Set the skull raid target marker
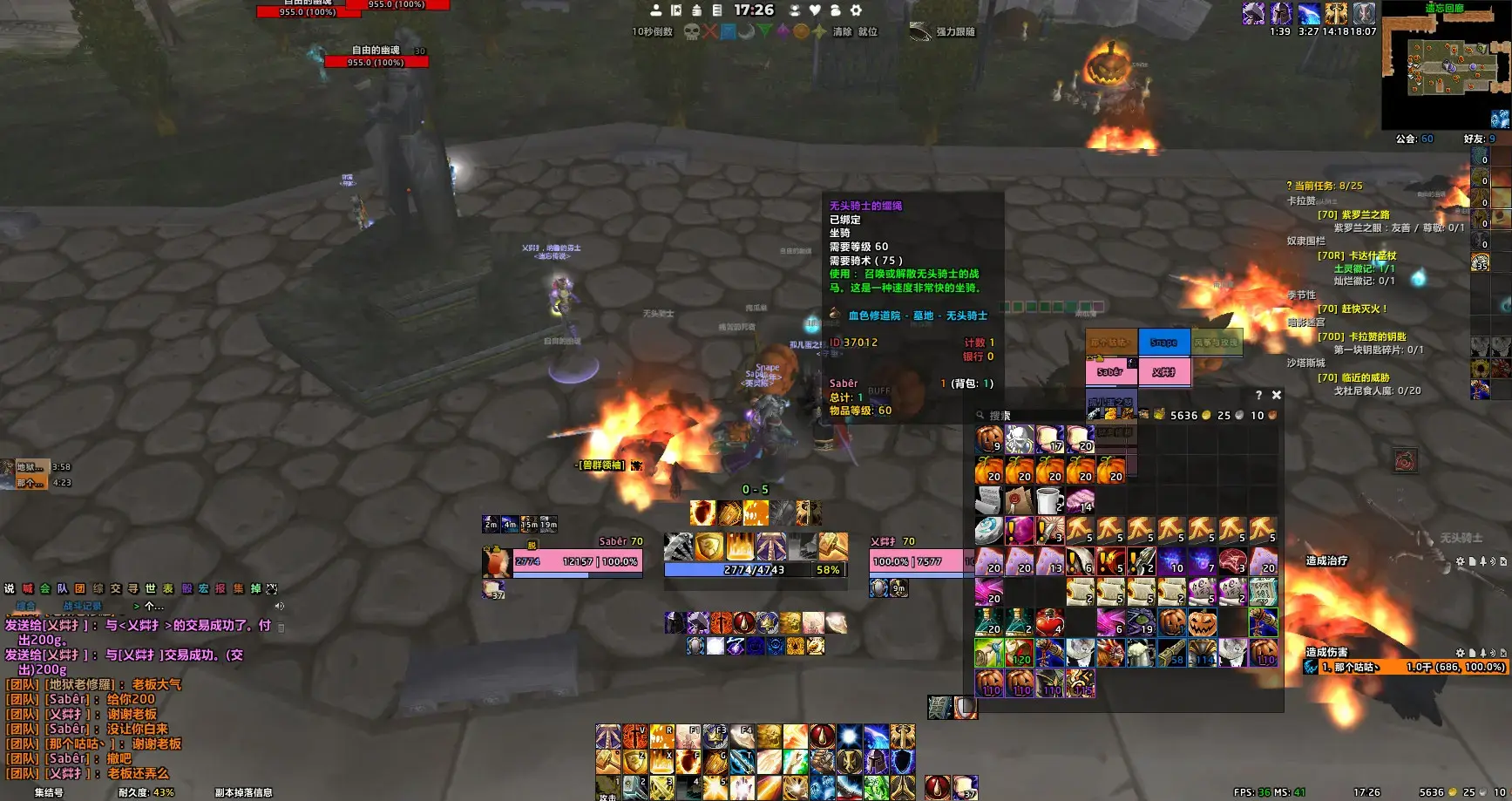 click(x=692, y=32)
